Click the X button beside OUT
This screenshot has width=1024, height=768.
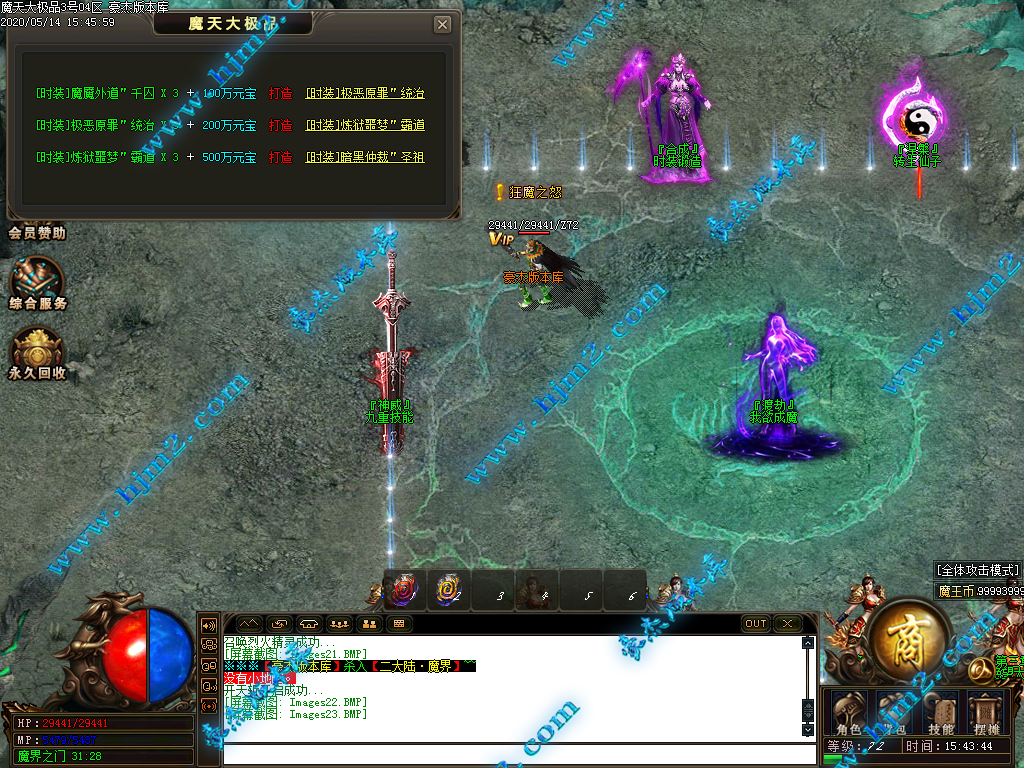[x=788, y=624]
